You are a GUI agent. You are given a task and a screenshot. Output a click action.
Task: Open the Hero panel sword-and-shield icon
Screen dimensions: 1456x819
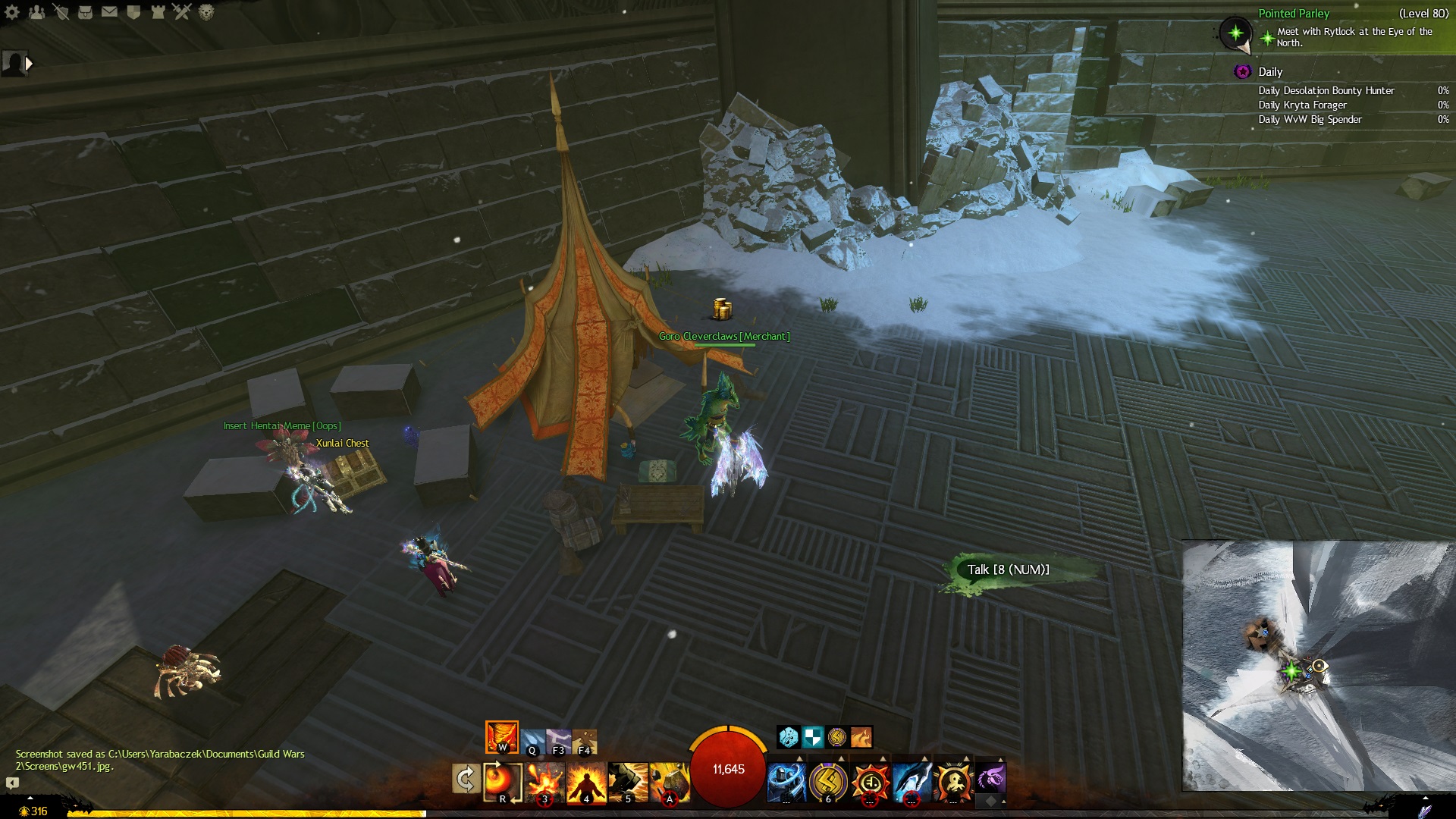coord(61,12)
